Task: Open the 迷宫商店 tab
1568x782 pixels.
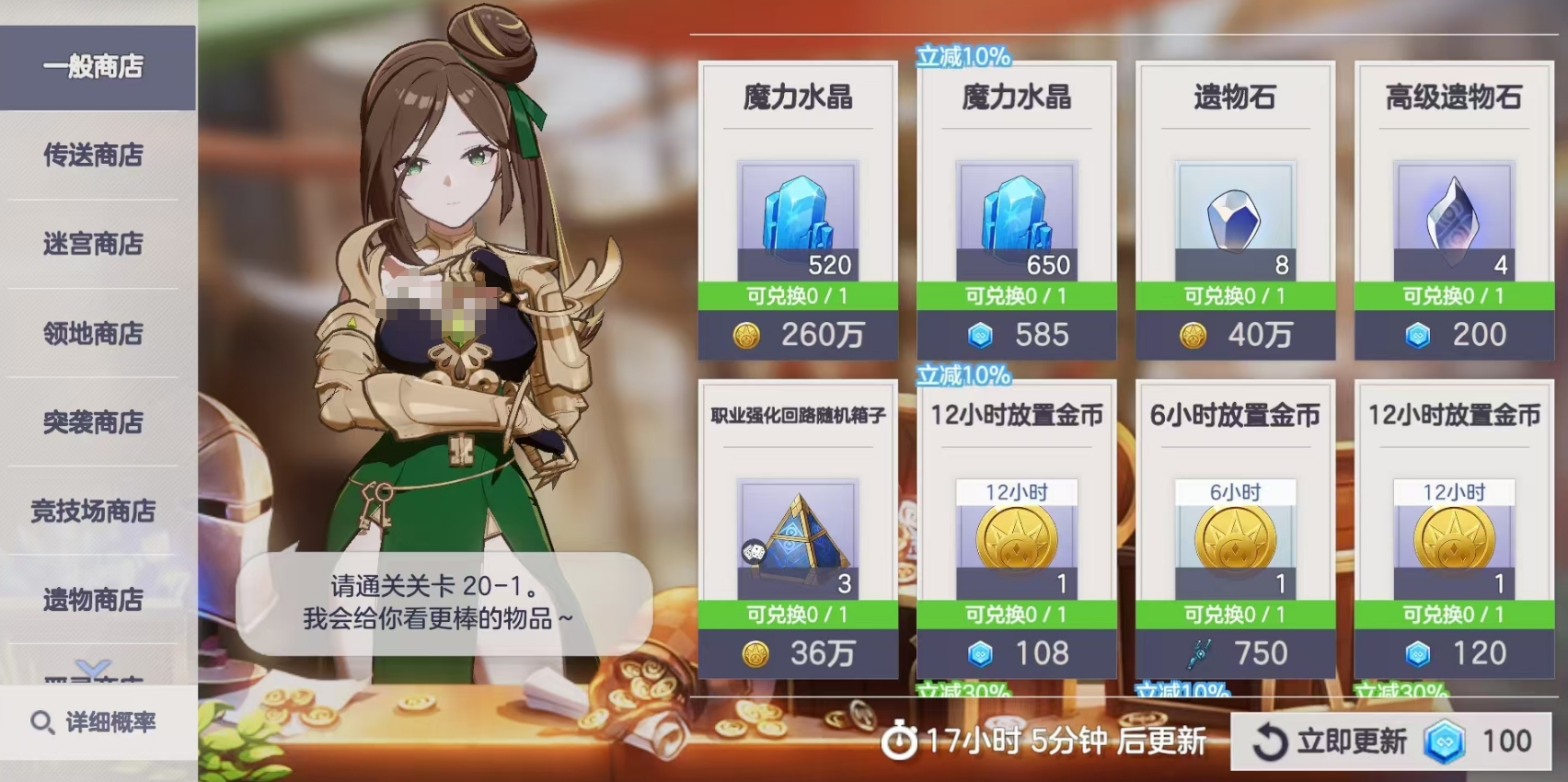Action: (x=91, y=245)
